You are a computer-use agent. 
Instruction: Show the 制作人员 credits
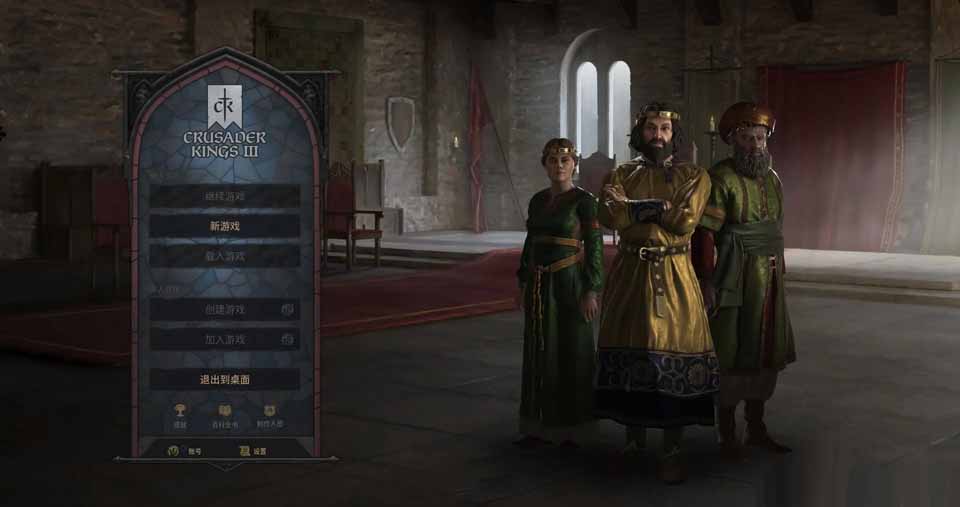(270, 413)
